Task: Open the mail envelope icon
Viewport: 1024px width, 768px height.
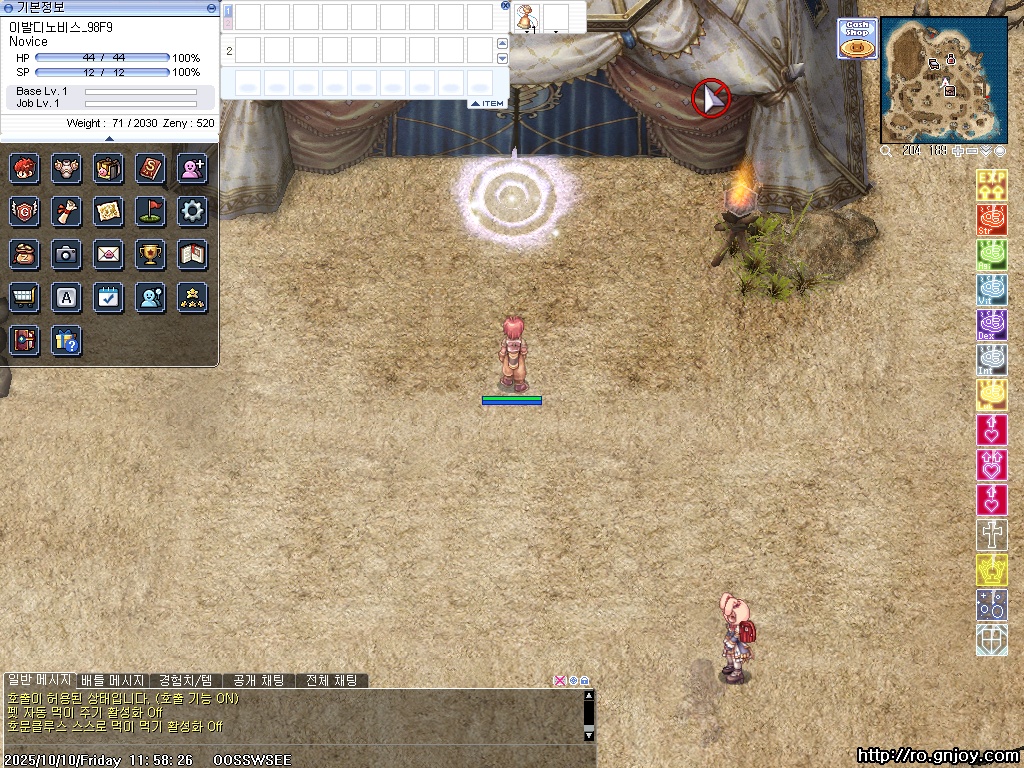Action: click(108, 254)
